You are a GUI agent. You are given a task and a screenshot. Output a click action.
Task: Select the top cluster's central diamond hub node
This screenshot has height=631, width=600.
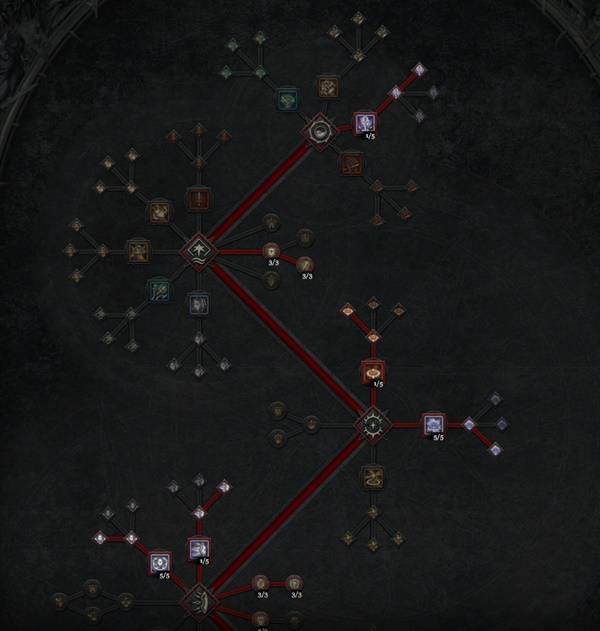pos(319,131)
